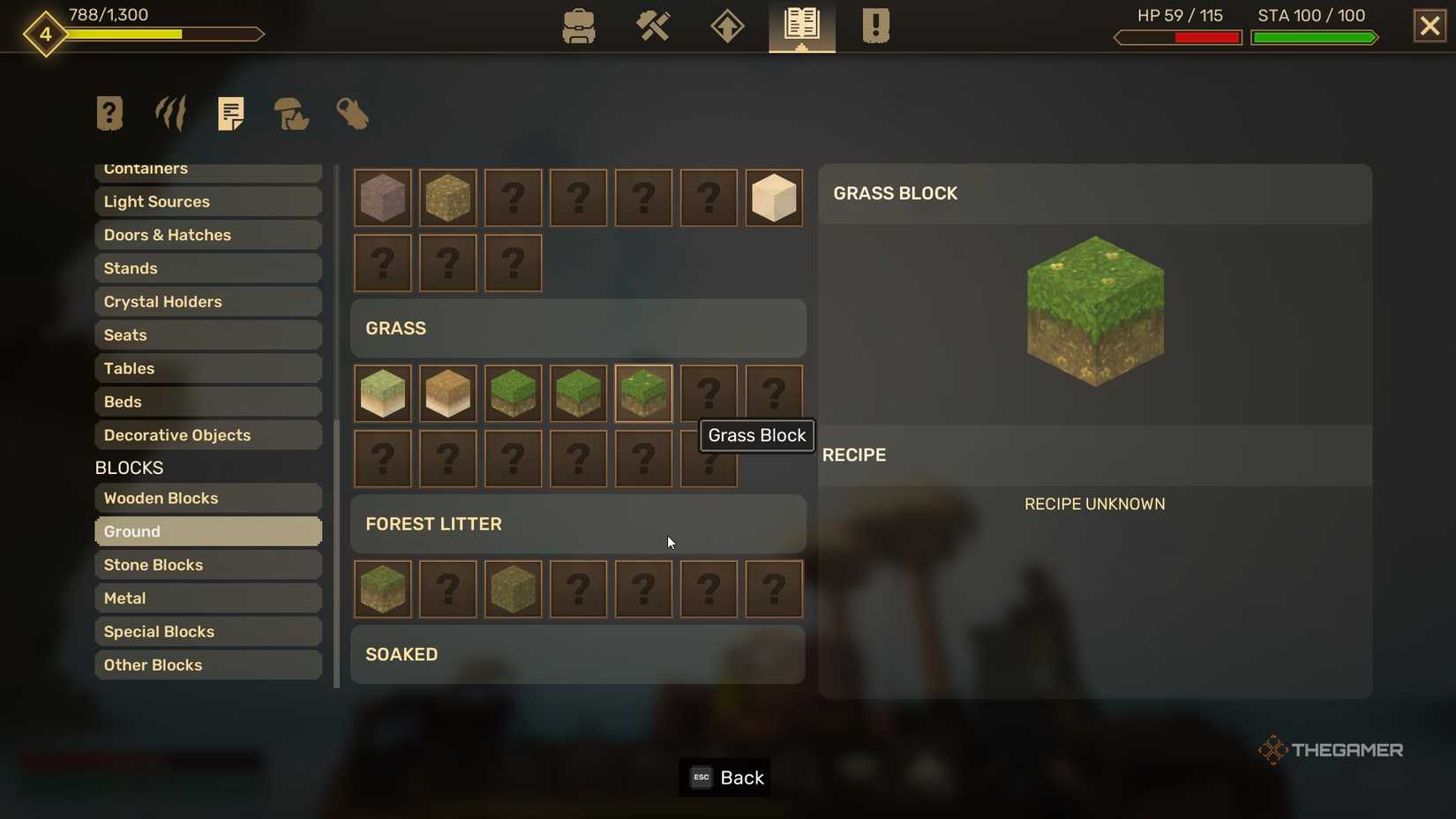Open the encyclopedia book icon

[x=800, y=26]
